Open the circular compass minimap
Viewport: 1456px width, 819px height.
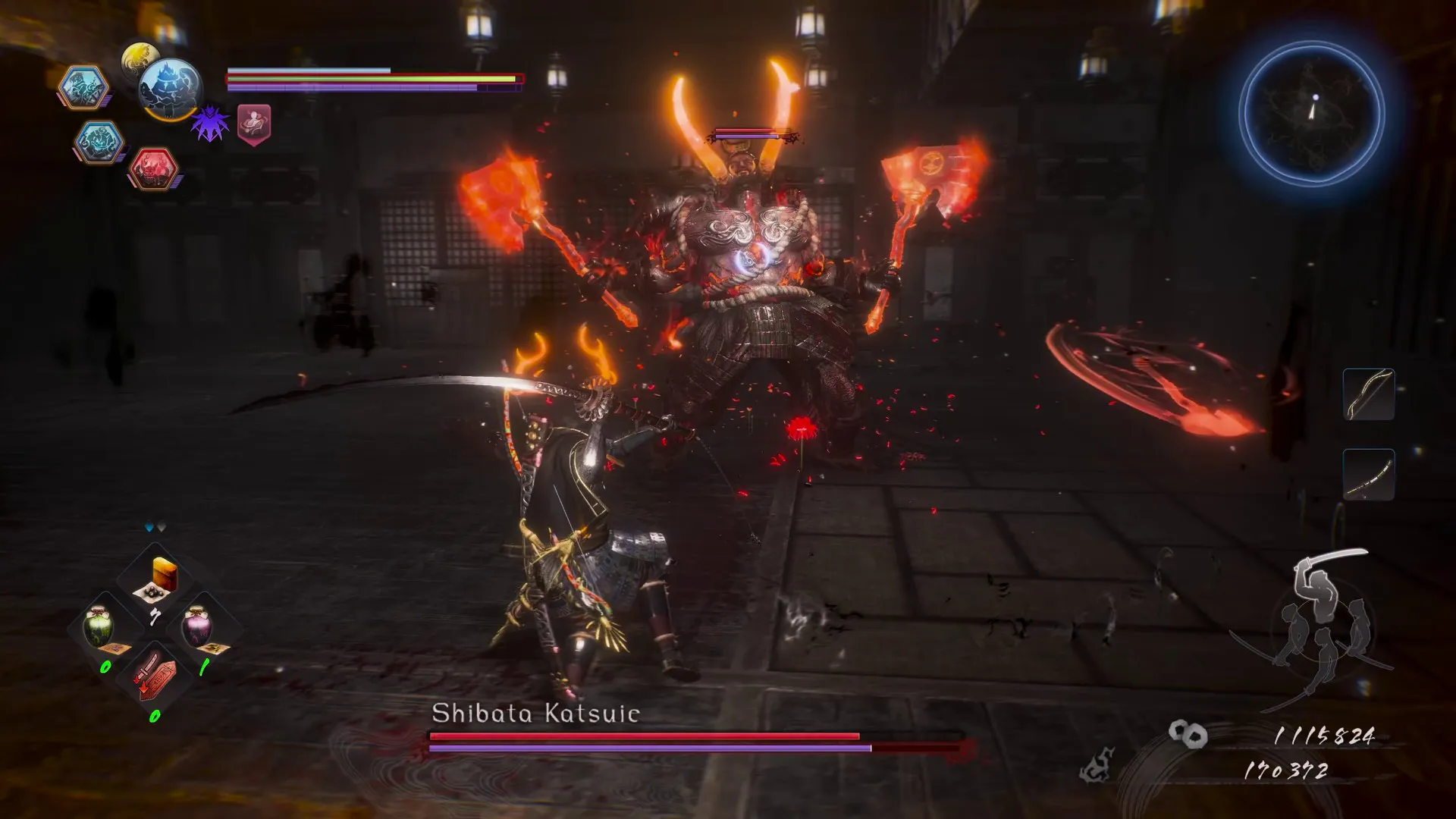click(1312, 114)
